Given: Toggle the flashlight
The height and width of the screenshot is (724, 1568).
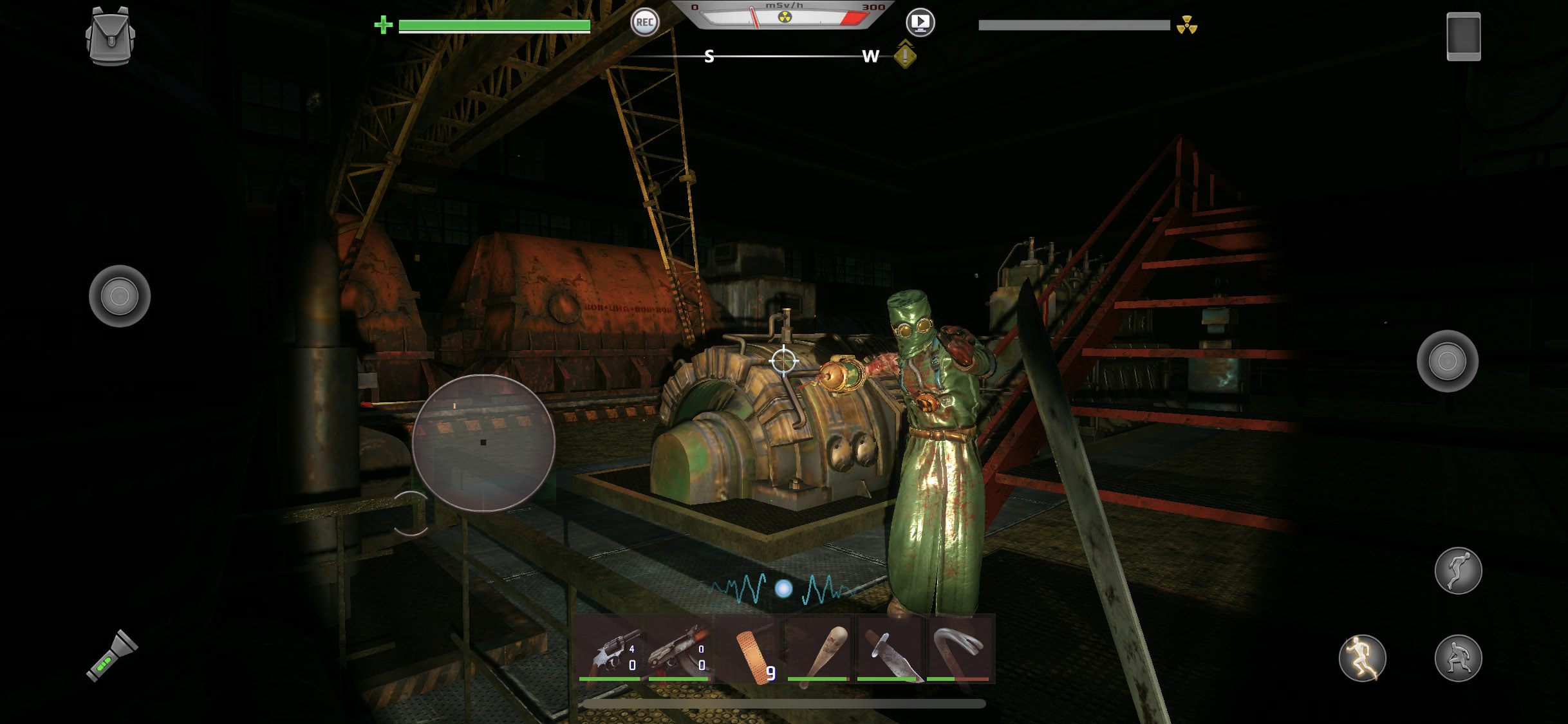Looking at the screenshot, I should tap(112, 656).
